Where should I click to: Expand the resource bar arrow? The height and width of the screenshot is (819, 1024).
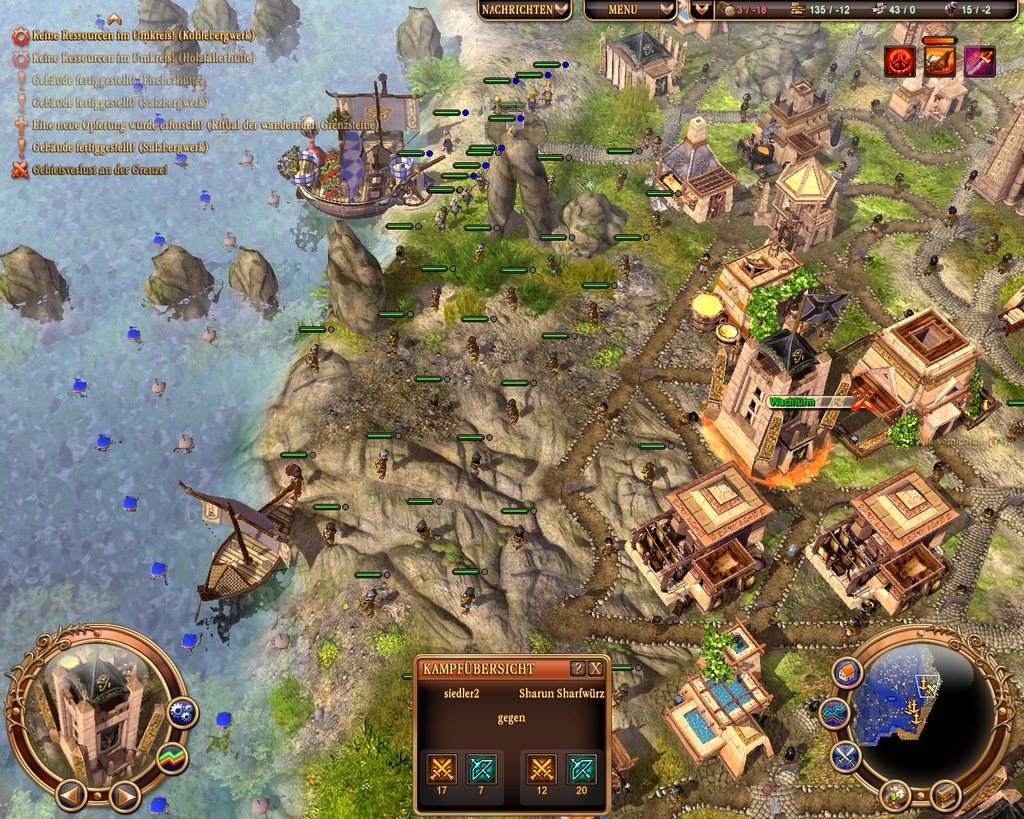703,10
